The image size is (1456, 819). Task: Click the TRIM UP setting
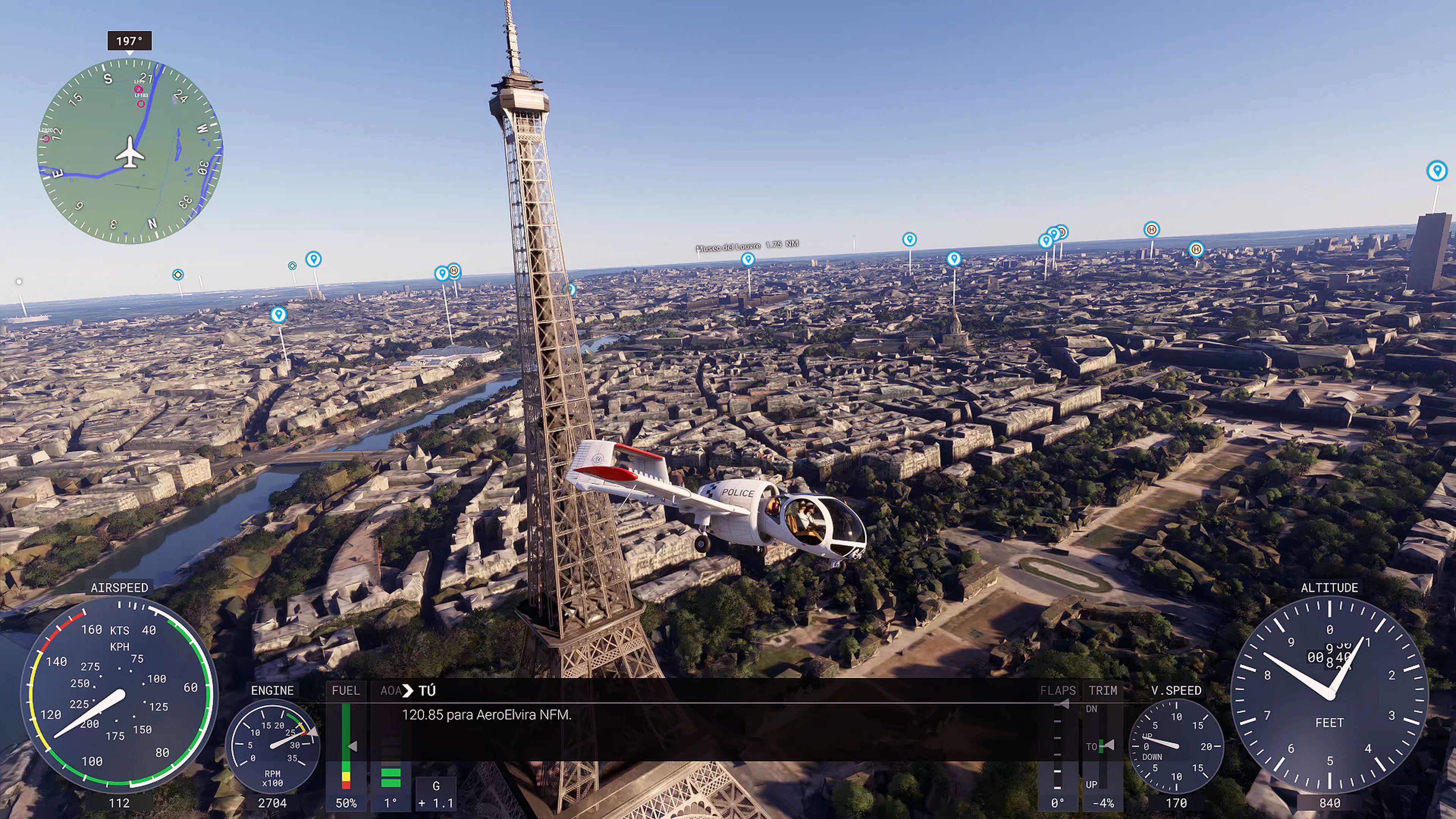click(x=1092, y=784)
